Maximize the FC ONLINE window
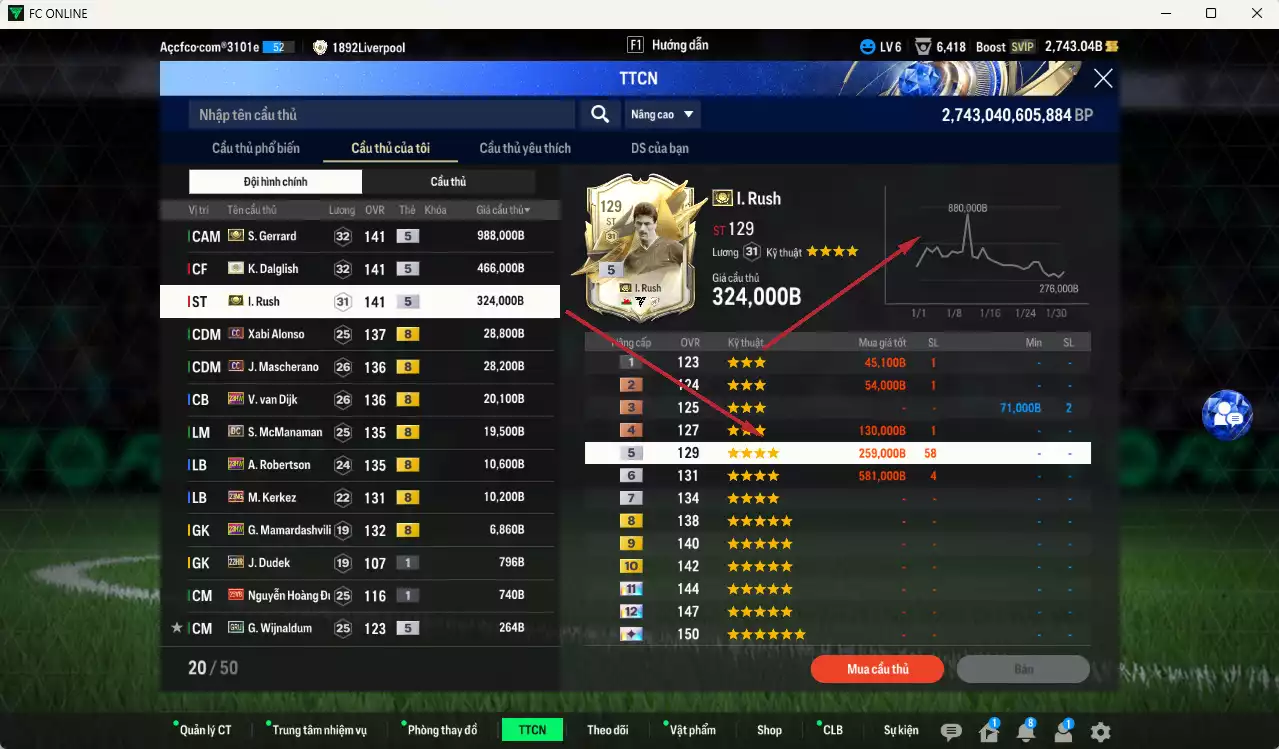Screen dimensions: 1279x749 [x=1211, y=13]
